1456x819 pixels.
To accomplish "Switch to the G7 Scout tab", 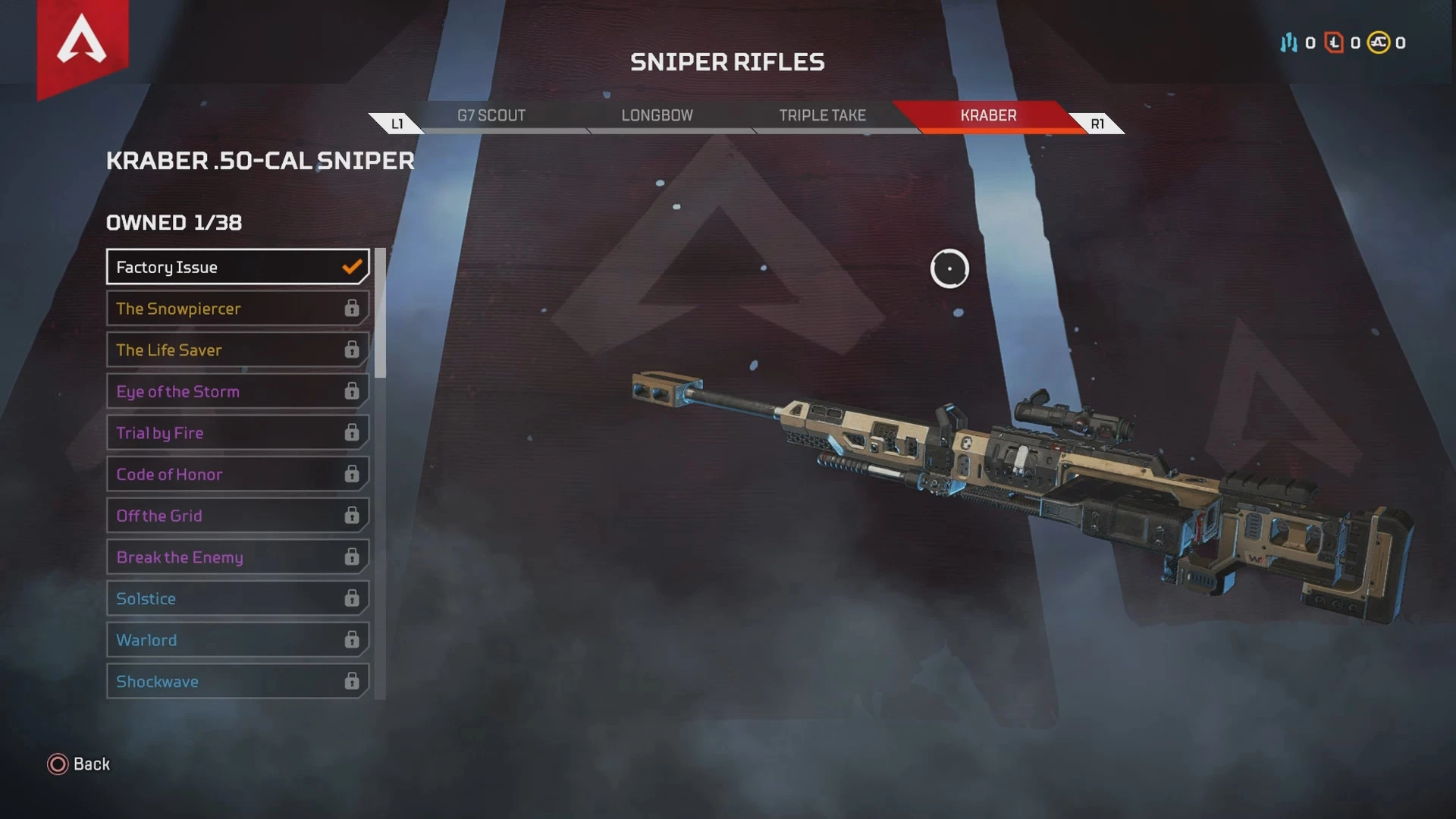I will (491, 115).
